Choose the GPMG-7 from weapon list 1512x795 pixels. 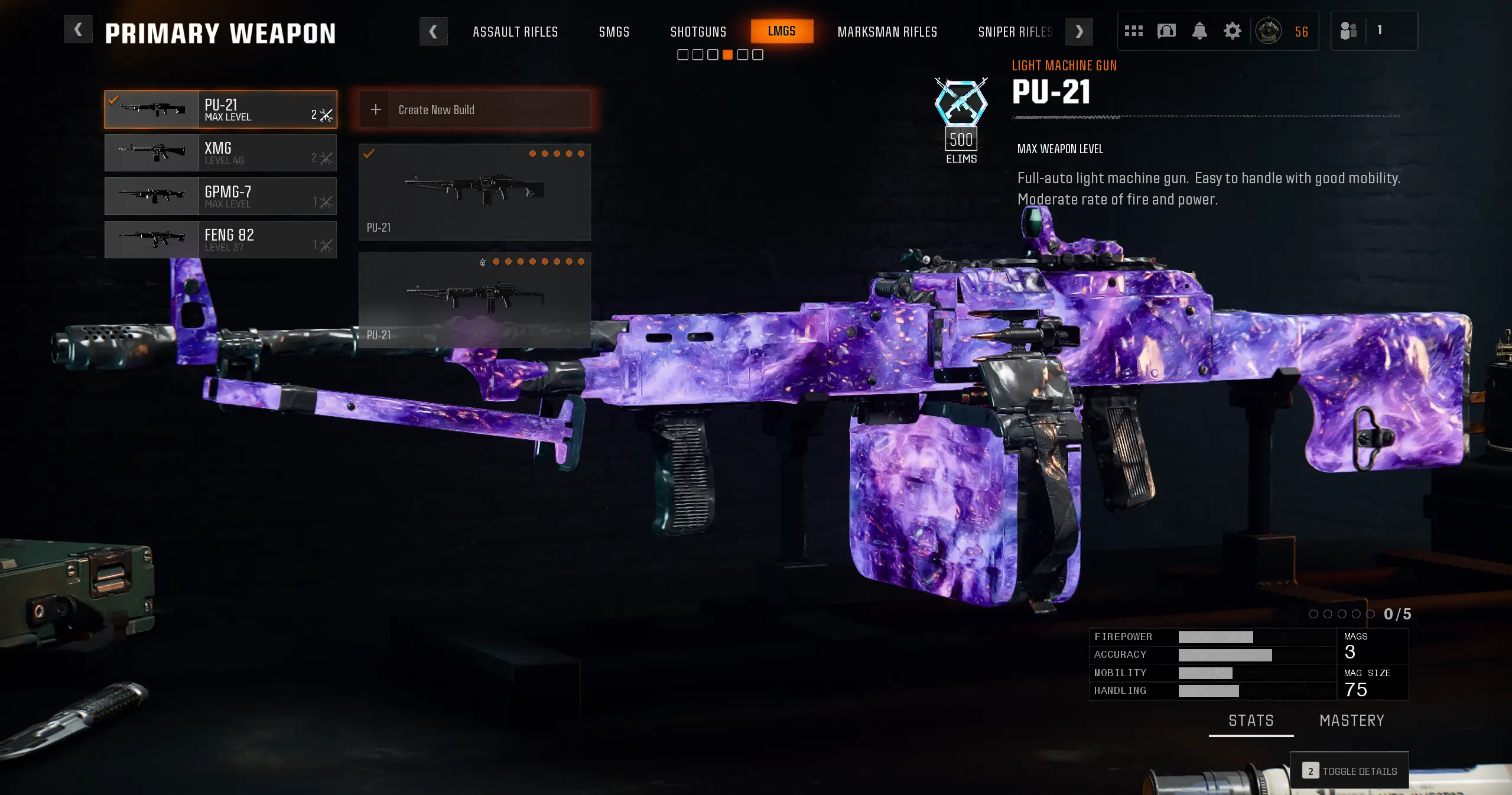(x=220, y=196)
